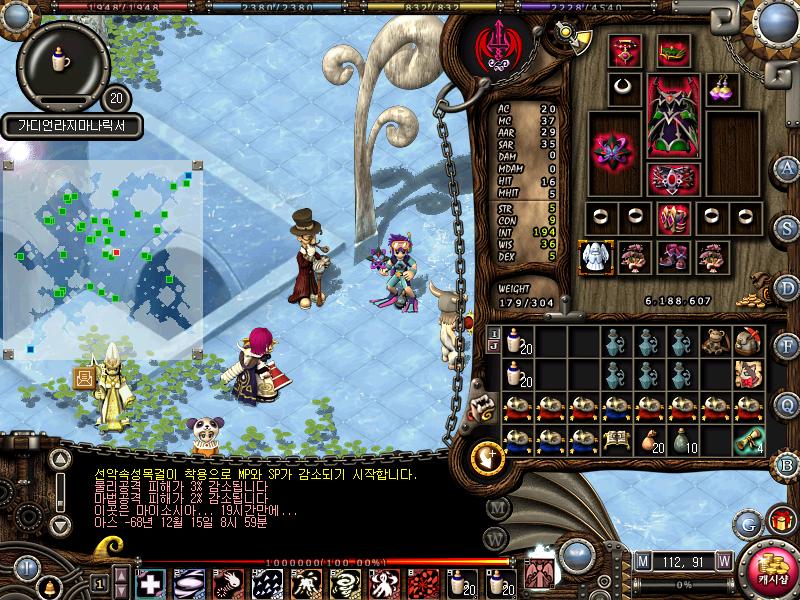The height and width of the screenshot is (600, 800).
Task: Select the purple earrings equipment slot
Action: click(x=721, y=87)
